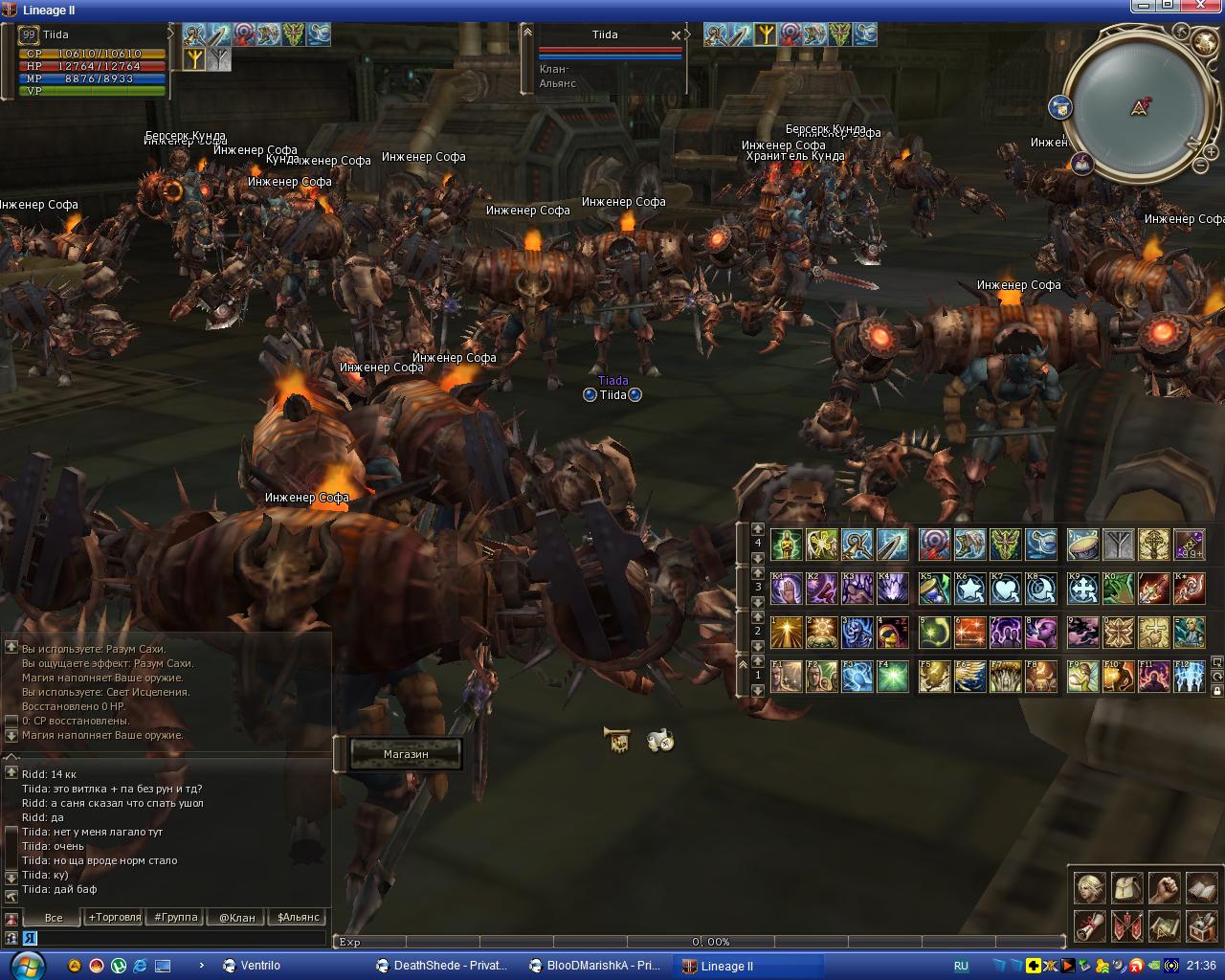Open the character status elf portrait icon
The image size is (1225, 980).
[x=1090, y=888]
